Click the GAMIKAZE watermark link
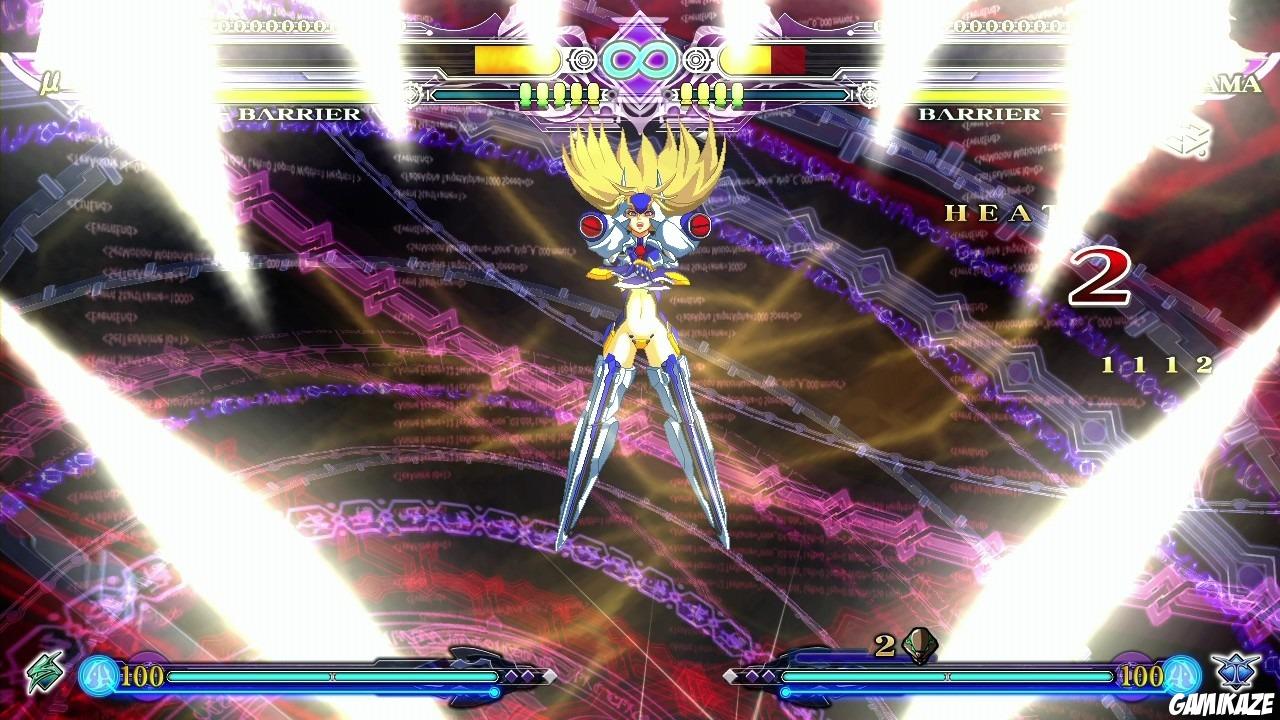This screenshot has height=720, width=1280. [x=1222, y=703]
